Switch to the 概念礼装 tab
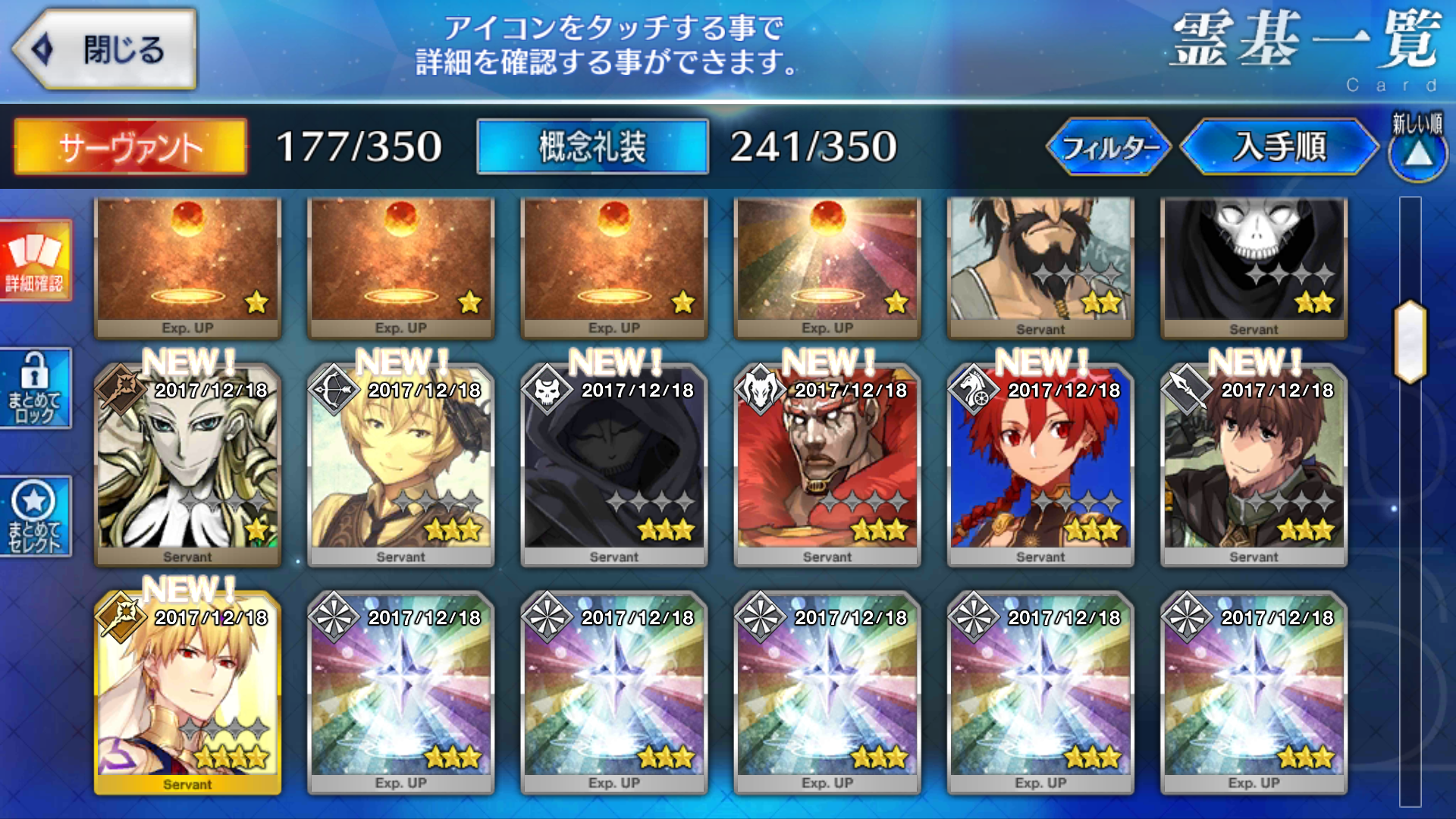This screenshot has height=819, width=1456. point(592,146)
